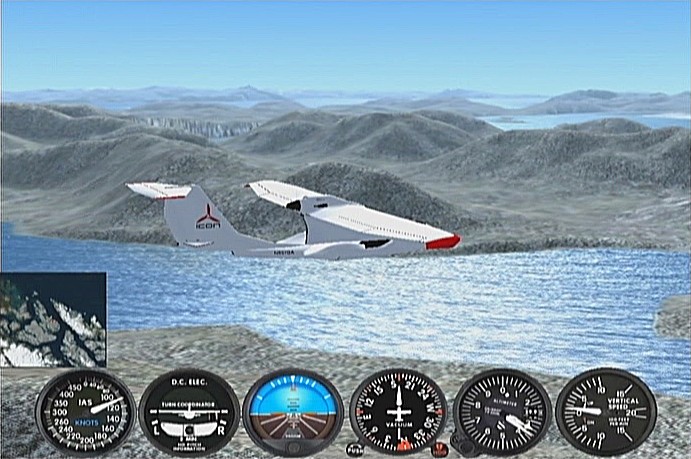Select the airspeed indicator gauge
The image size is (691, 459).
click(85, 412)
